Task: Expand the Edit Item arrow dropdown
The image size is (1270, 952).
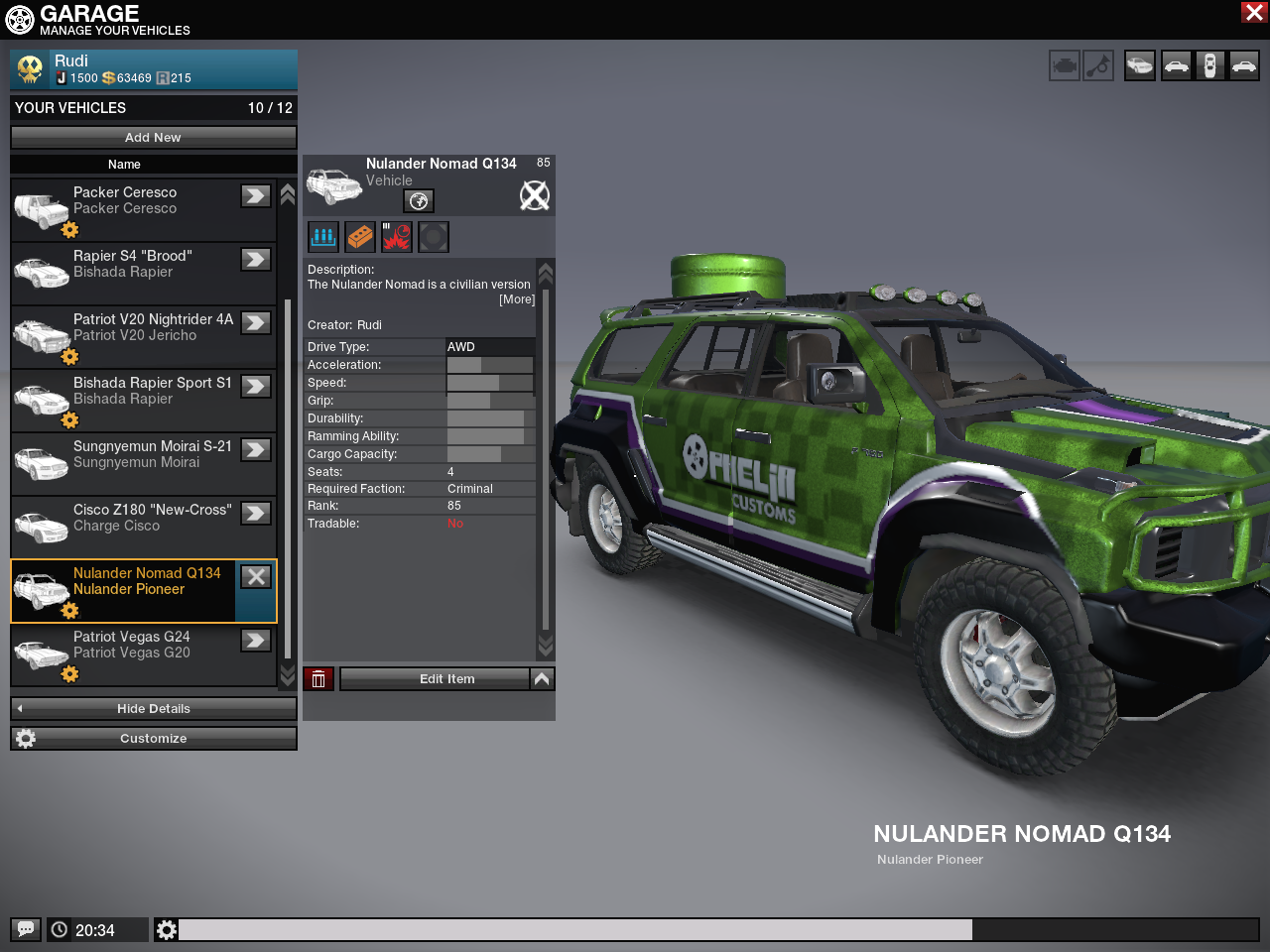Action: 542,679
